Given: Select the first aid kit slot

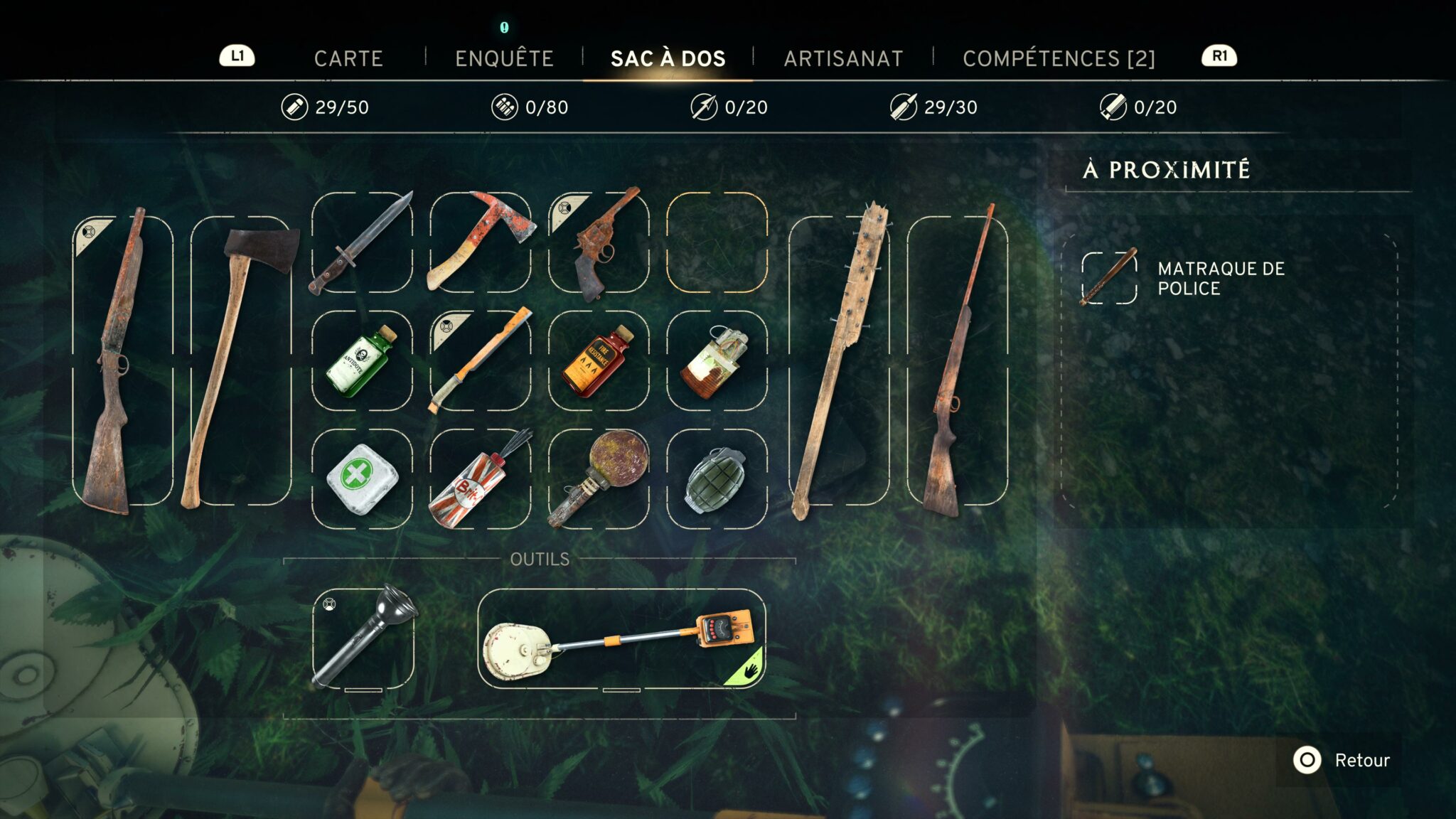Looking at the screenshot, I should coord(362,479).
